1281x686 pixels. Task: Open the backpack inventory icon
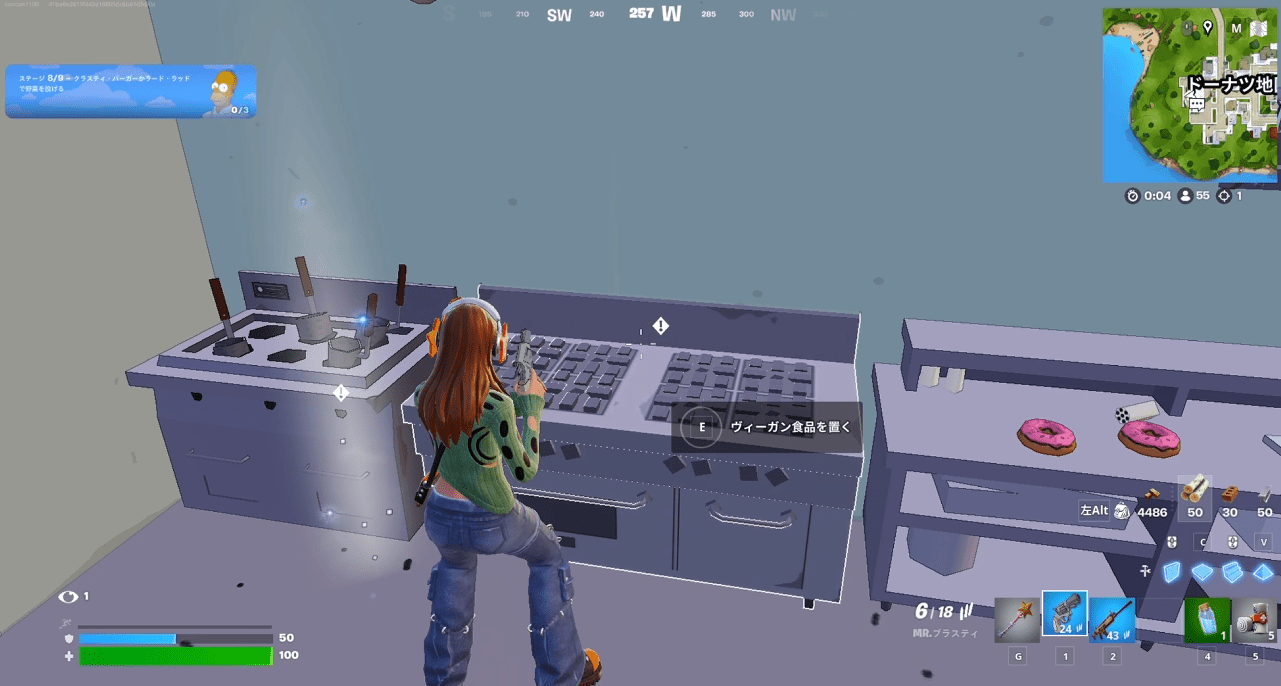(x=1122, y=512)
